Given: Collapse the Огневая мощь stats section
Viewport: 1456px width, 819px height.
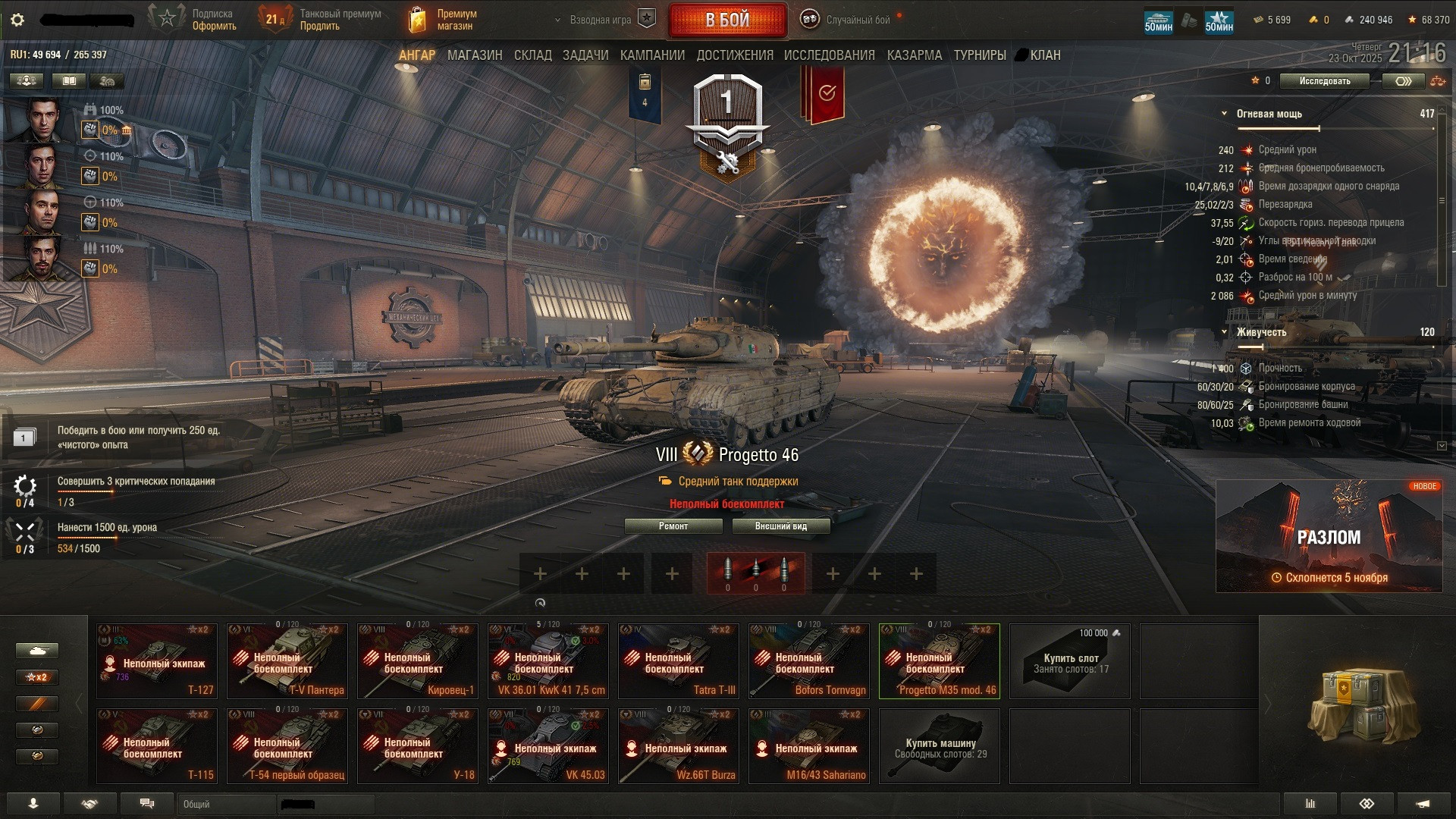Looking at the screenshot, I should 1224,114.
